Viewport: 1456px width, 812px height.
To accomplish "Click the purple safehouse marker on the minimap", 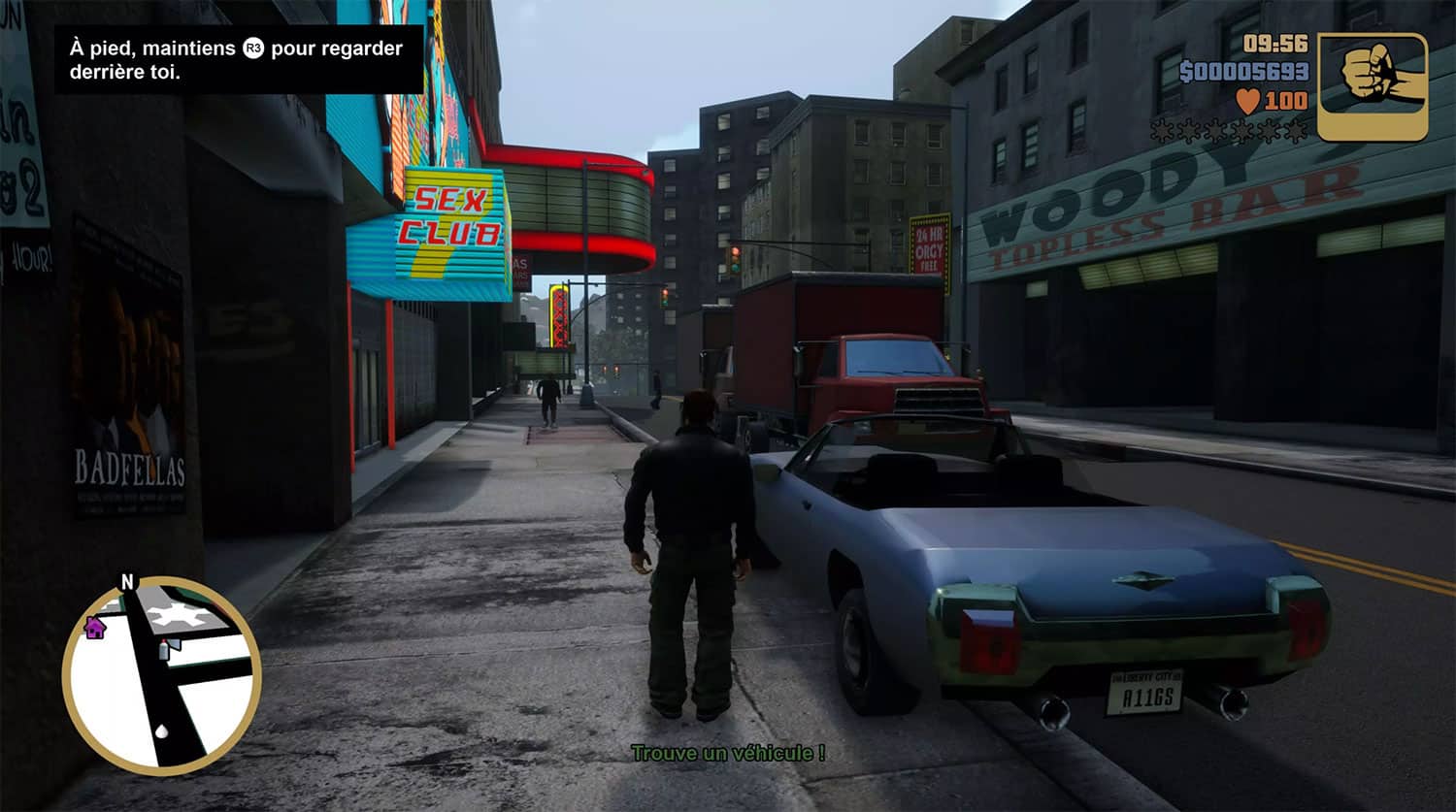I will pos(95,628).
